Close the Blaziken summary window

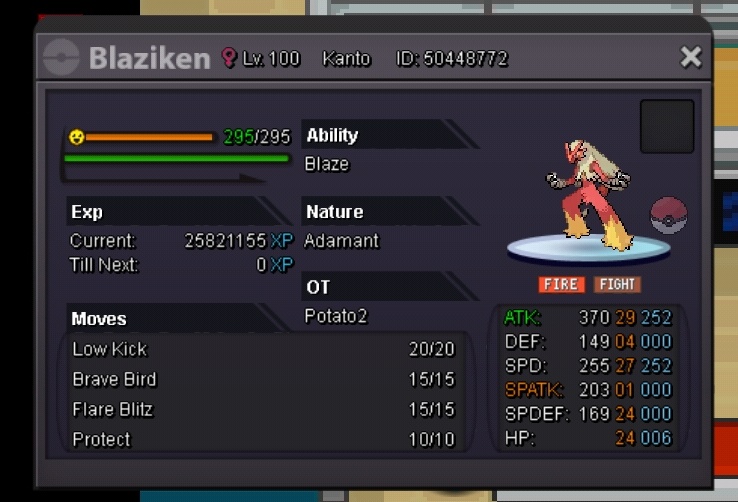click(690, 57)
